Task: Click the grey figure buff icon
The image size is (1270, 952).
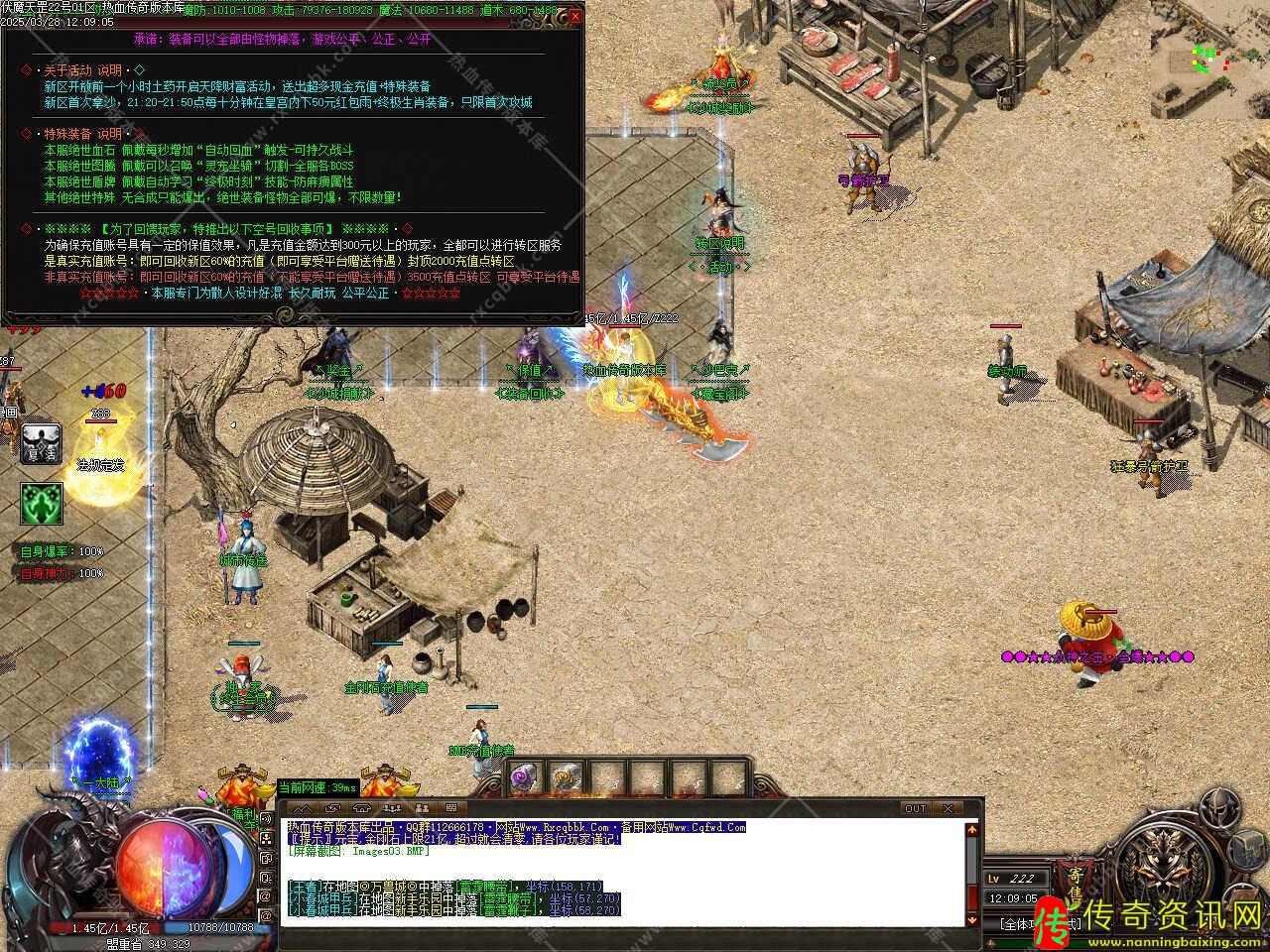Action: (x=42, y=444)
